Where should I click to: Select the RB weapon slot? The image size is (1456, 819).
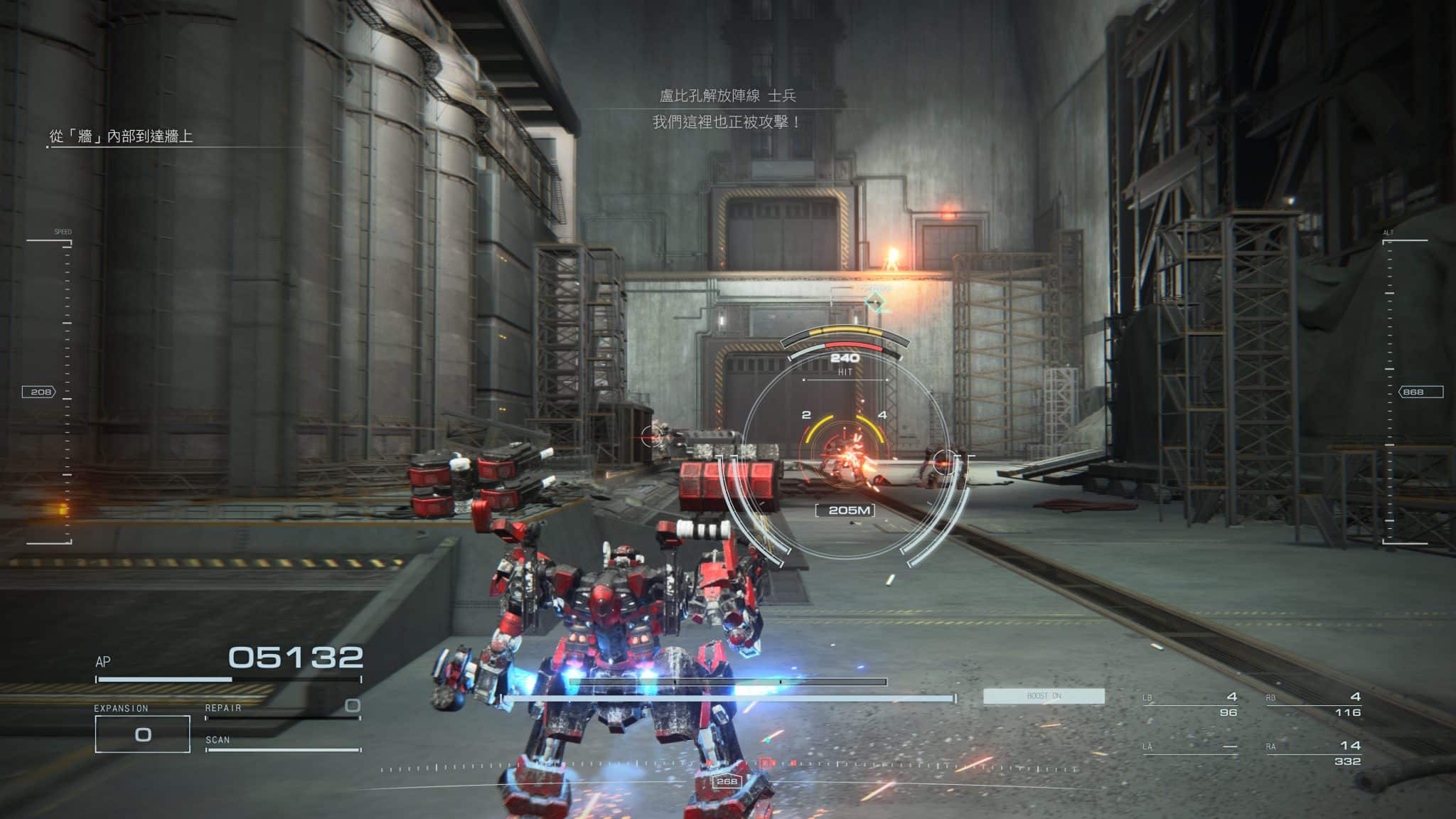[x=1313, y=703]
